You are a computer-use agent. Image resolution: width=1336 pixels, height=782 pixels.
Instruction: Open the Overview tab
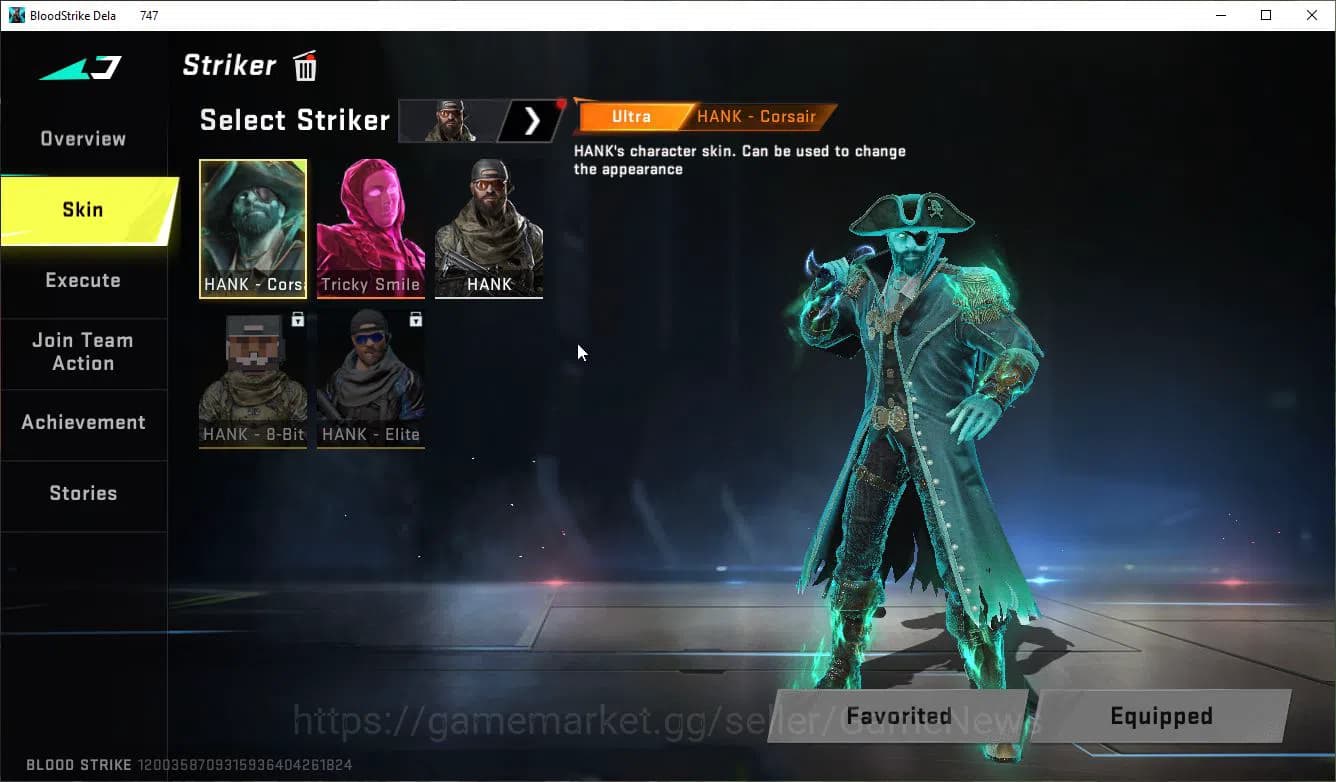click(83, 138)
